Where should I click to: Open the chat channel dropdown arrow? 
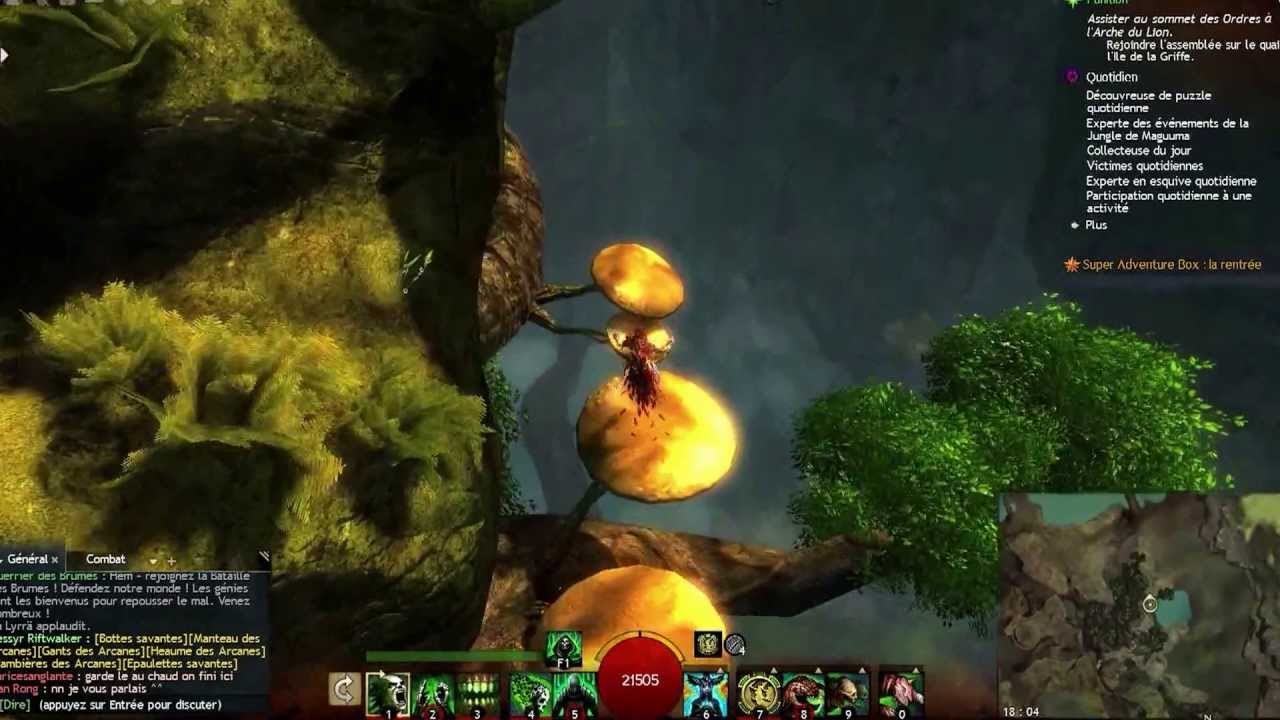(153, 562)
